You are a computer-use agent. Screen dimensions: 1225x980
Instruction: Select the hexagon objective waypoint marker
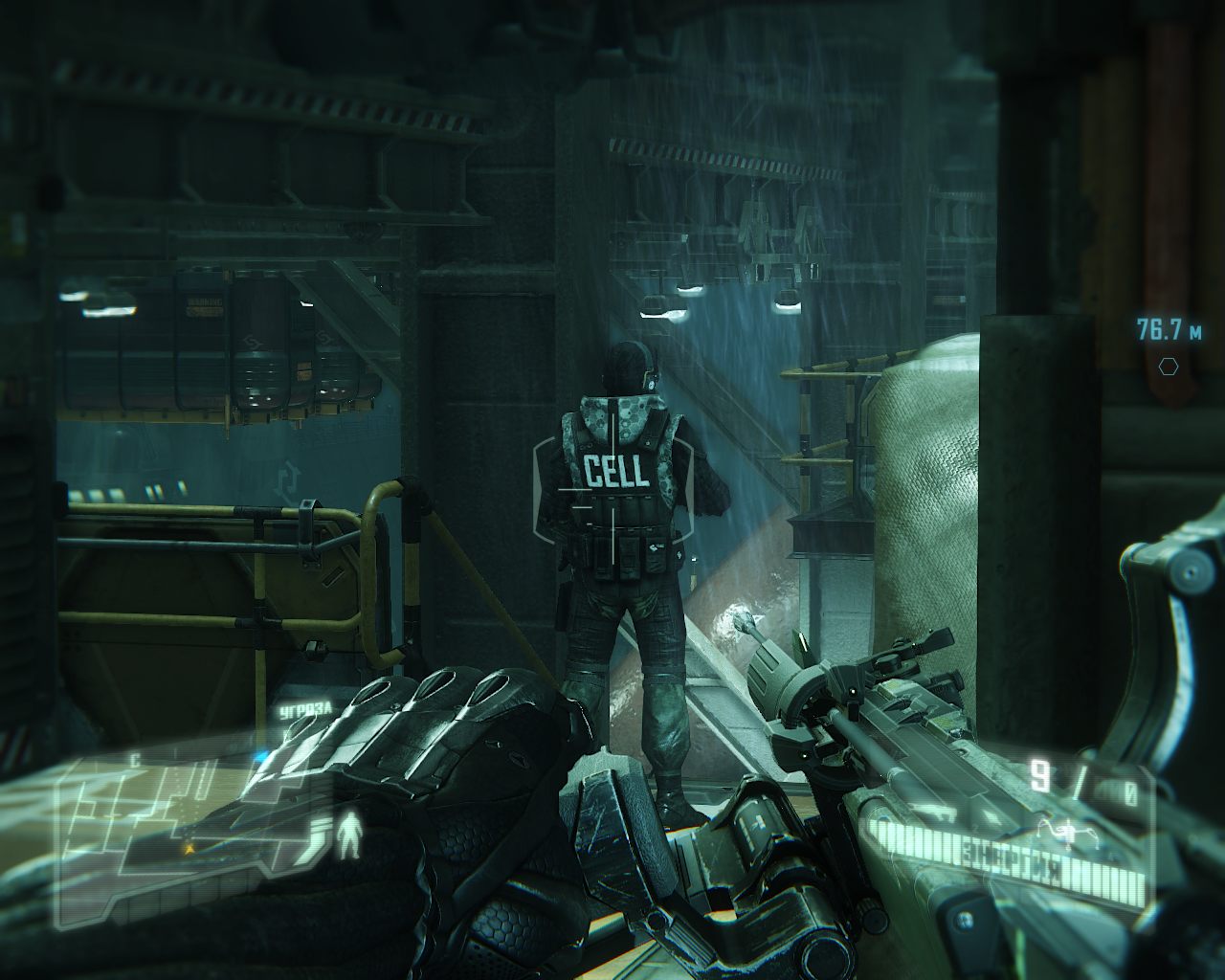pyautogui.click(x=1167, y=367)
